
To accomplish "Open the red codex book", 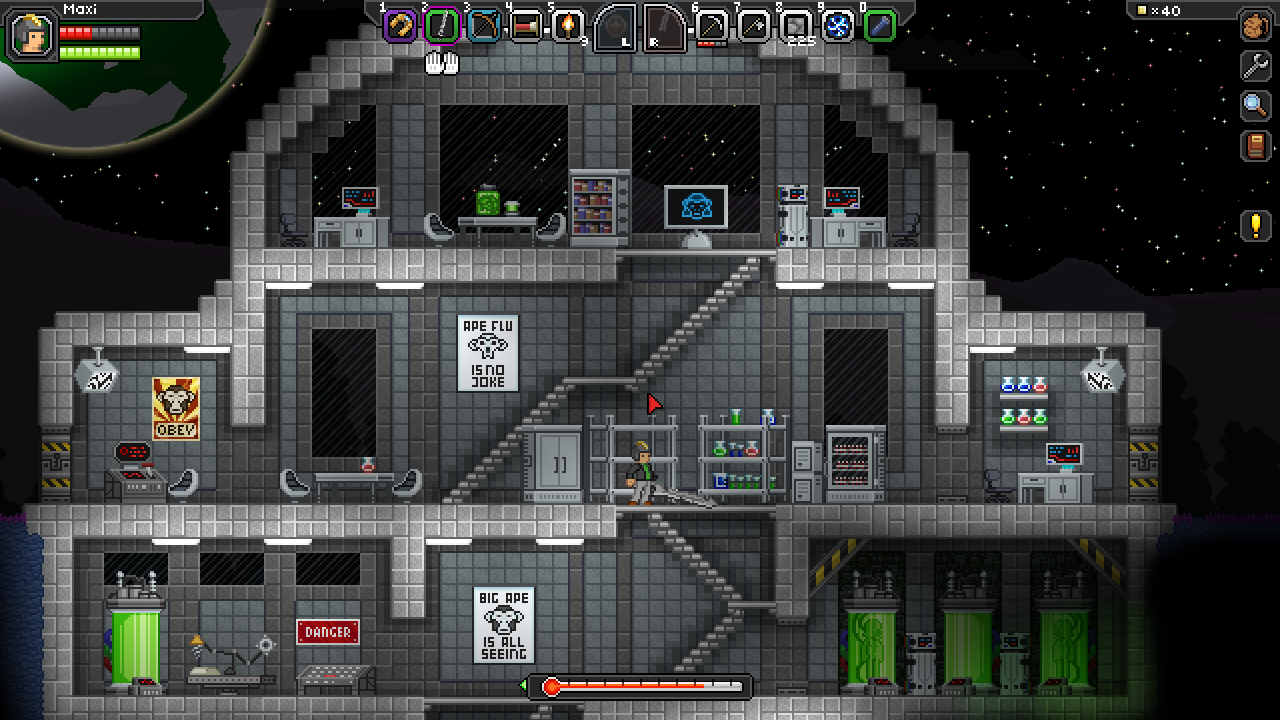I will pyautogui.click(x=1256, y=146).
